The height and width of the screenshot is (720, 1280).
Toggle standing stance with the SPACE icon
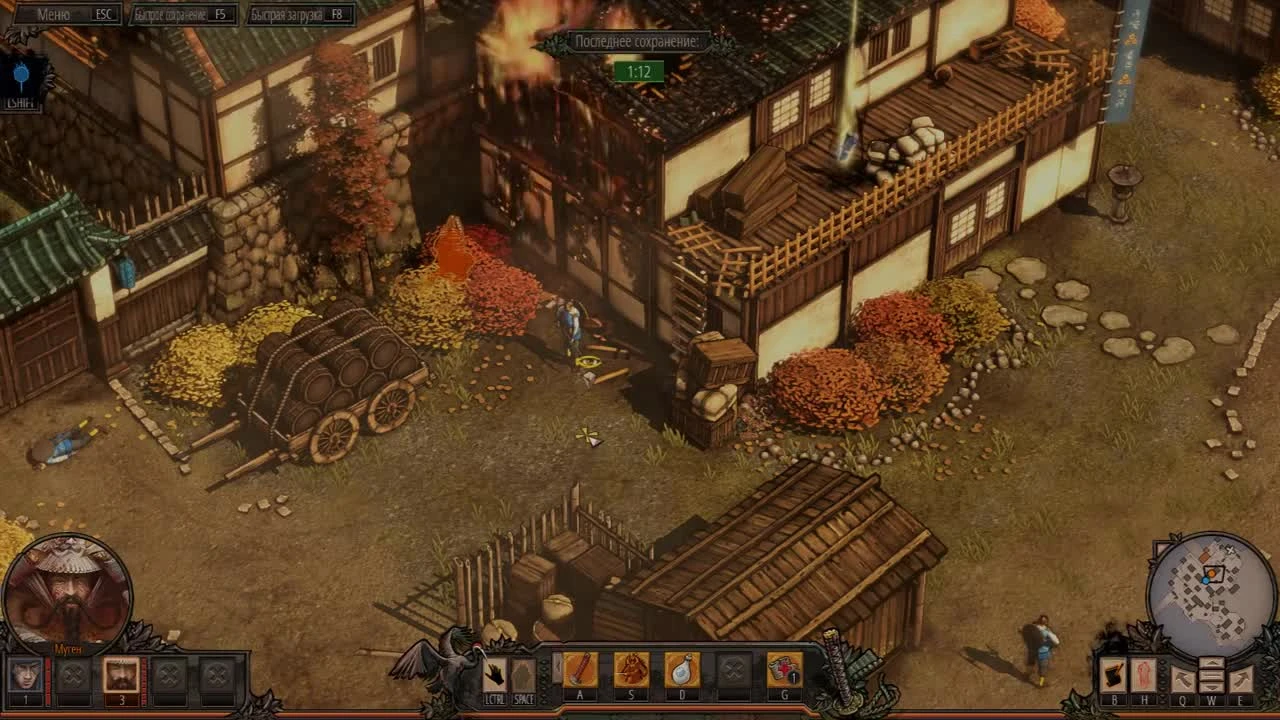tap(523, 670)
